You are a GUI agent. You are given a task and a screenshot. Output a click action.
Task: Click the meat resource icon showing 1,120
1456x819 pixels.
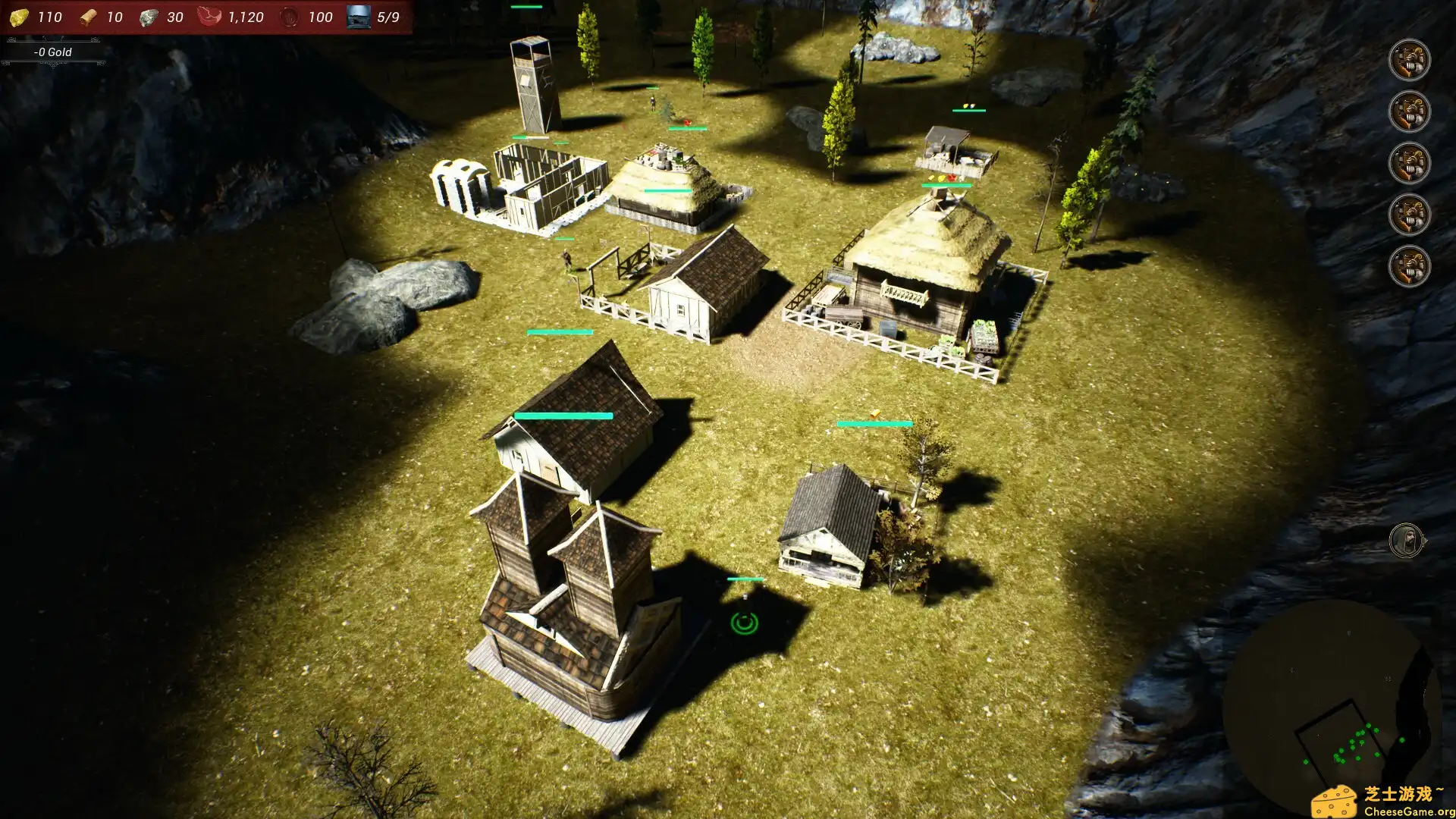pos(209,17)
